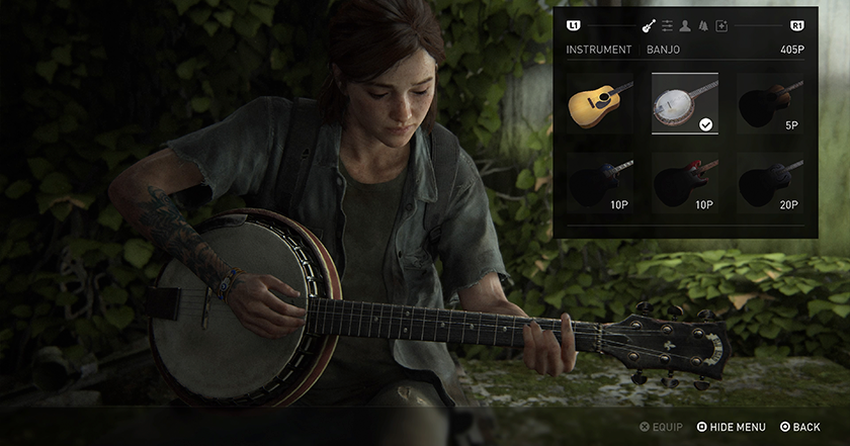Open the sparkle square icon tab
The width and height of the screenshot is (850, 446).
tap(721, 25)
